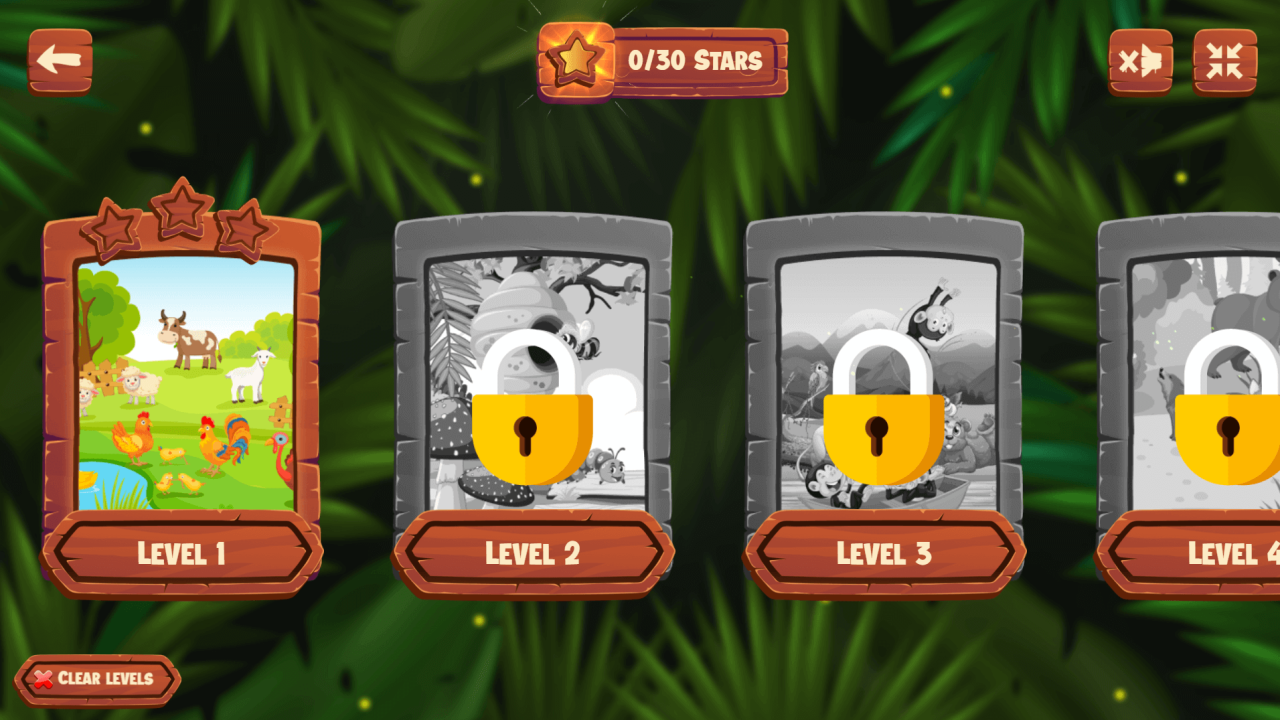1280x720 pixels.
Task: Click the center star above Level 1
Action: click(x=183, y=207)
